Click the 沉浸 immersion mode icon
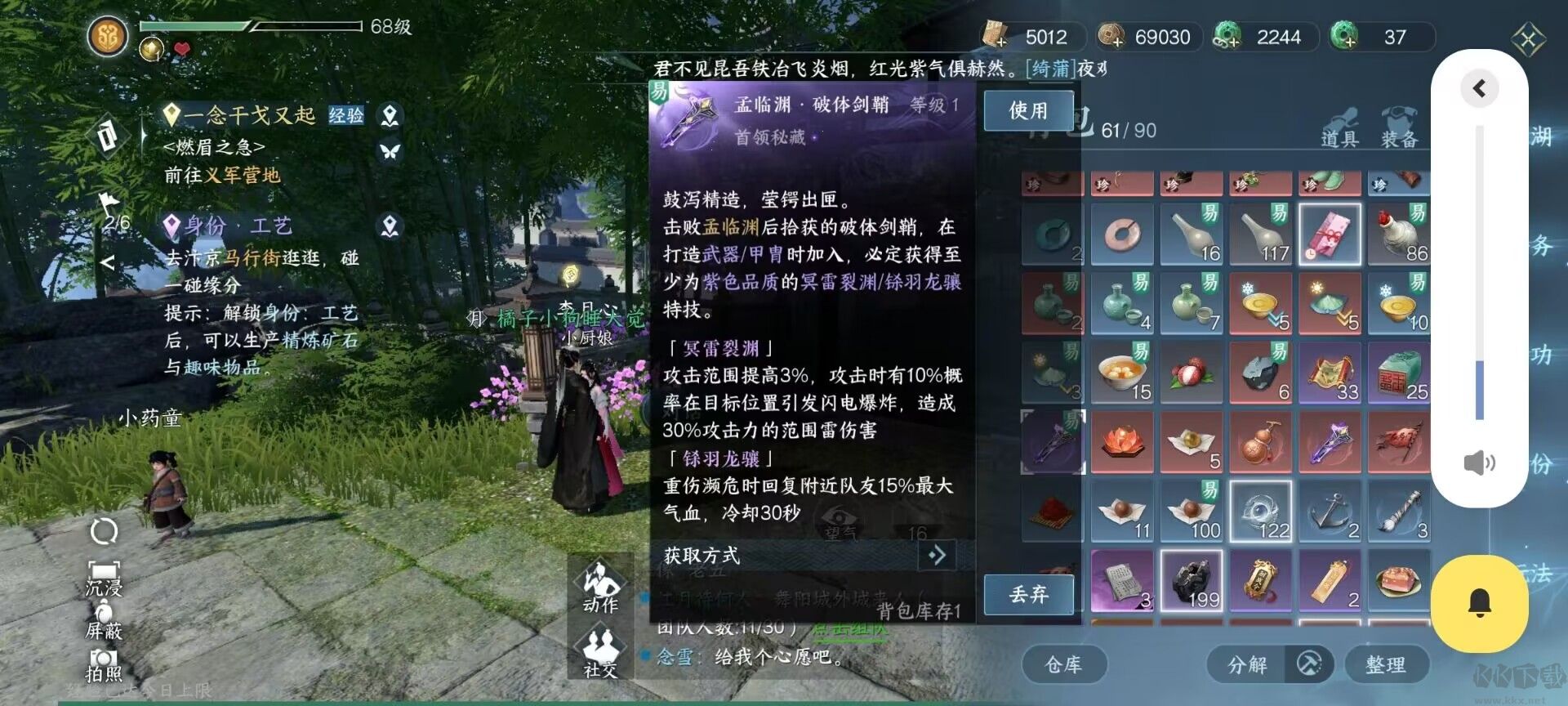This screenshot has height=706, width=1568. click(x=102, y=580)
